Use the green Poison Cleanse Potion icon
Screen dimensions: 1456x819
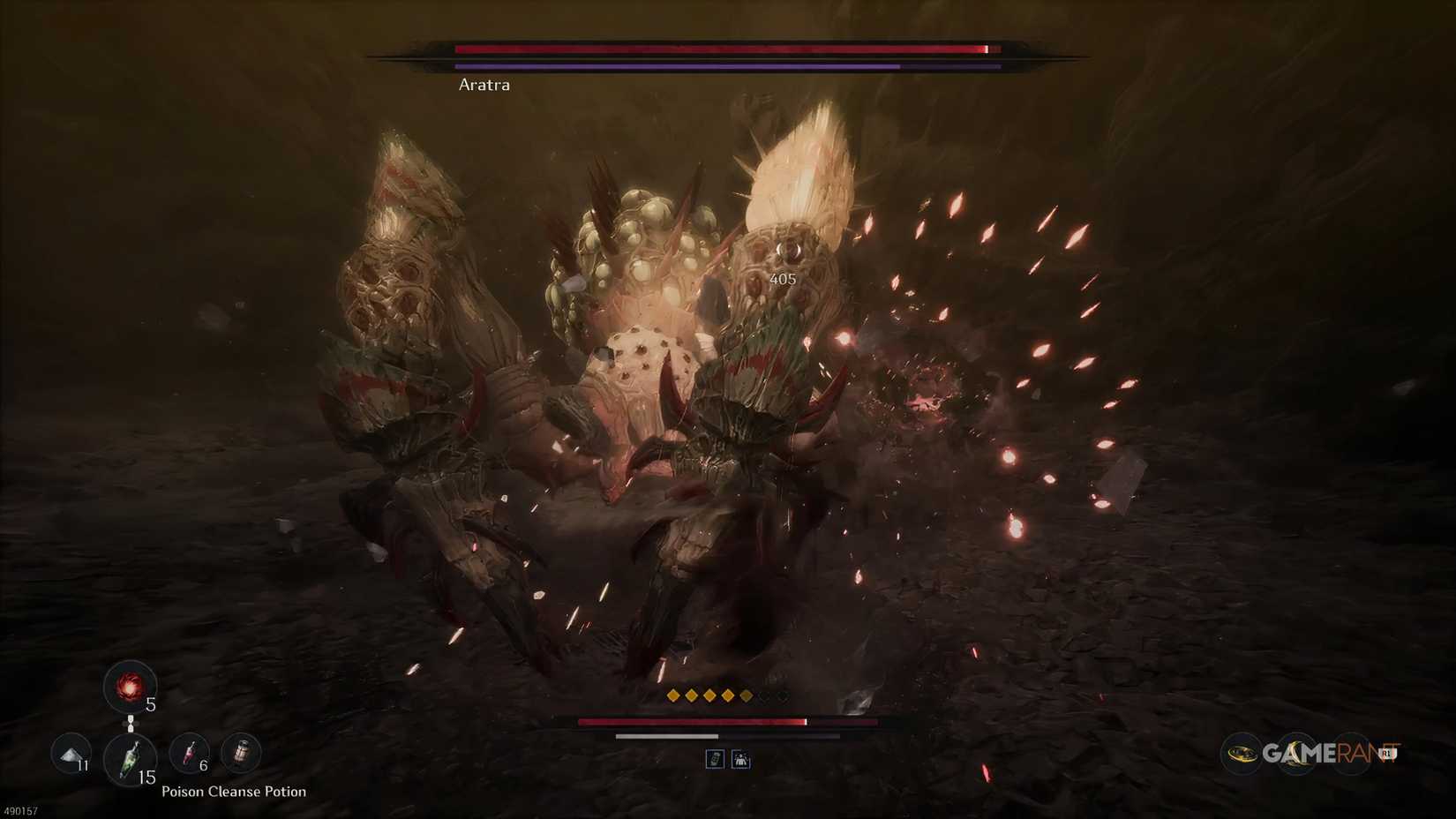tap(131, 758)
